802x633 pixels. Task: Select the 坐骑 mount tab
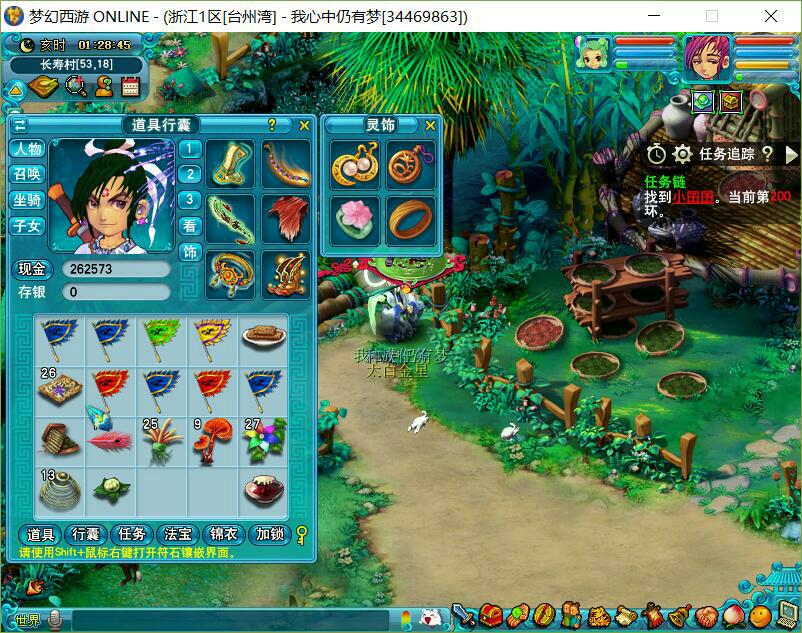click(x=27, y=200)
